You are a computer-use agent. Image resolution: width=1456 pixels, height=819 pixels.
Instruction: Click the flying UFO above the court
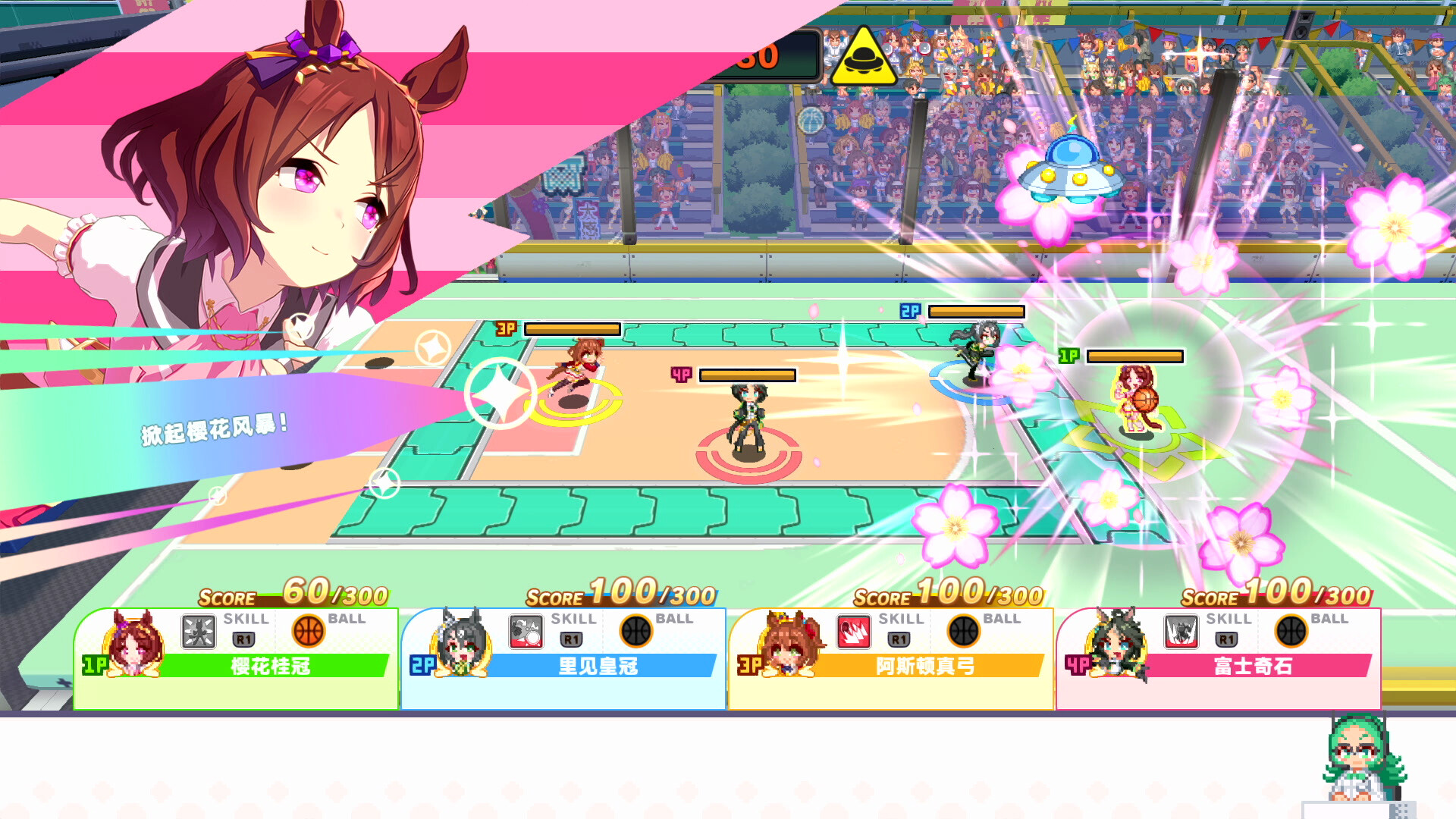1068,167
